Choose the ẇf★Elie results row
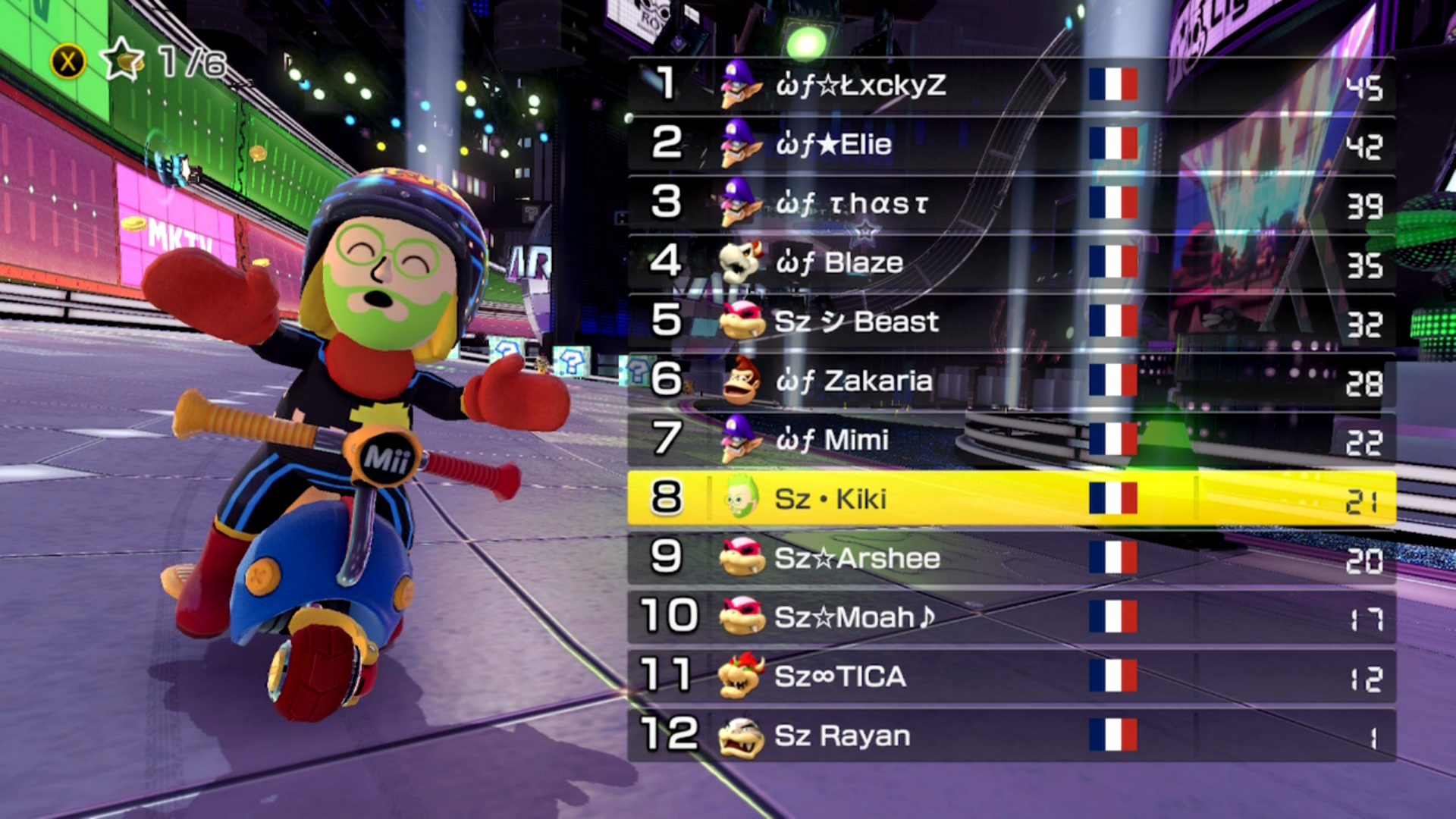 point(1012,144)
